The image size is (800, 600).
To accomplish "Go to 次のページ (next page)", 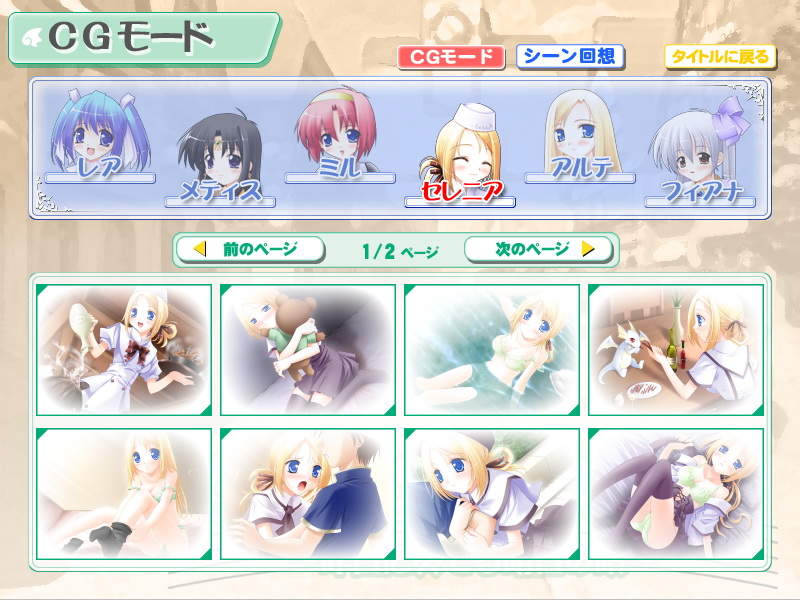I will (x=539, y=249).
